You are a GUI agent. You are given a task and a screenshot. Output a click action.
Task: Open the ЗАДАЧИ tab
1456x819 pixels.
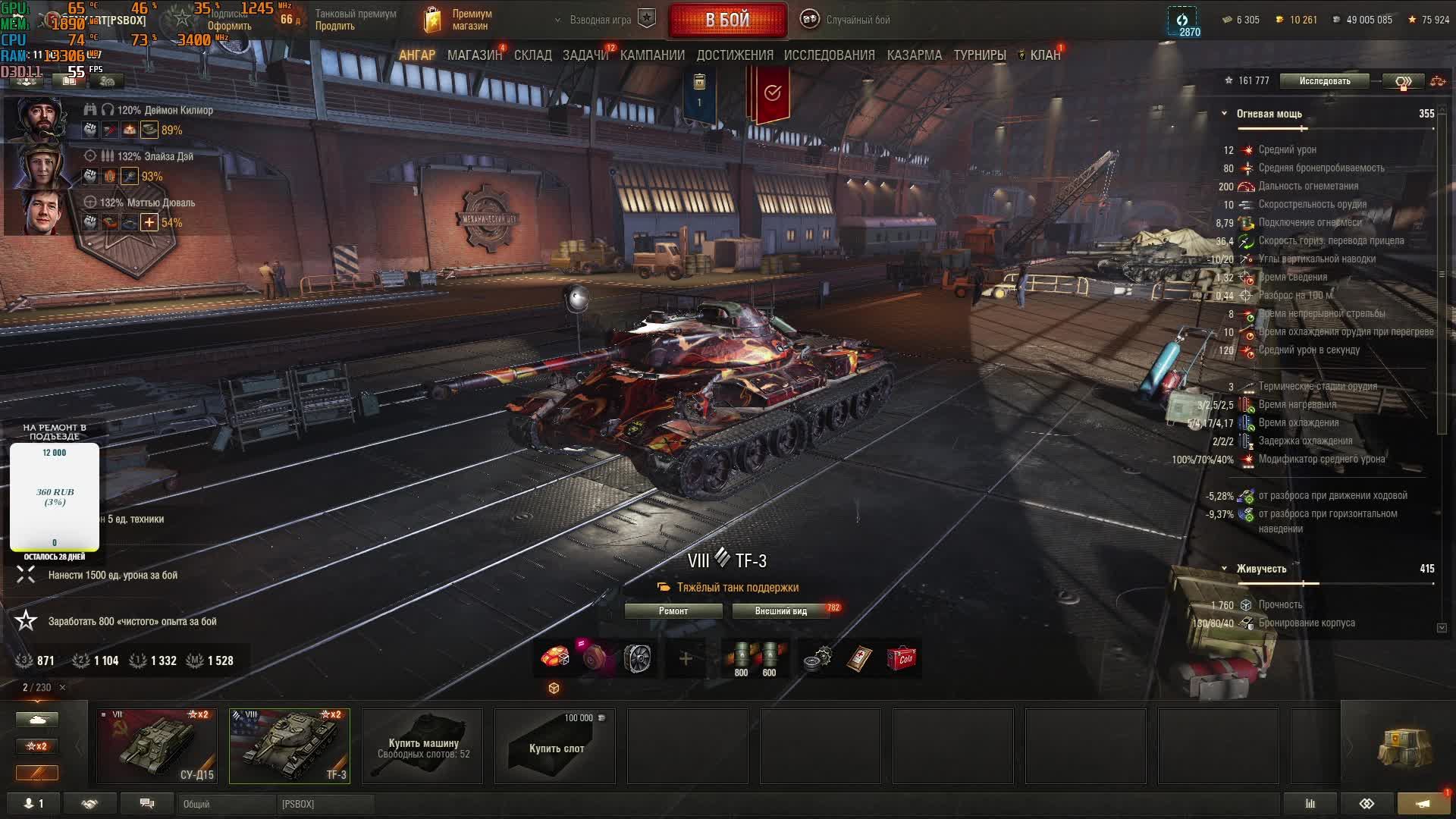pyautogui.click(x=585, y=55)
